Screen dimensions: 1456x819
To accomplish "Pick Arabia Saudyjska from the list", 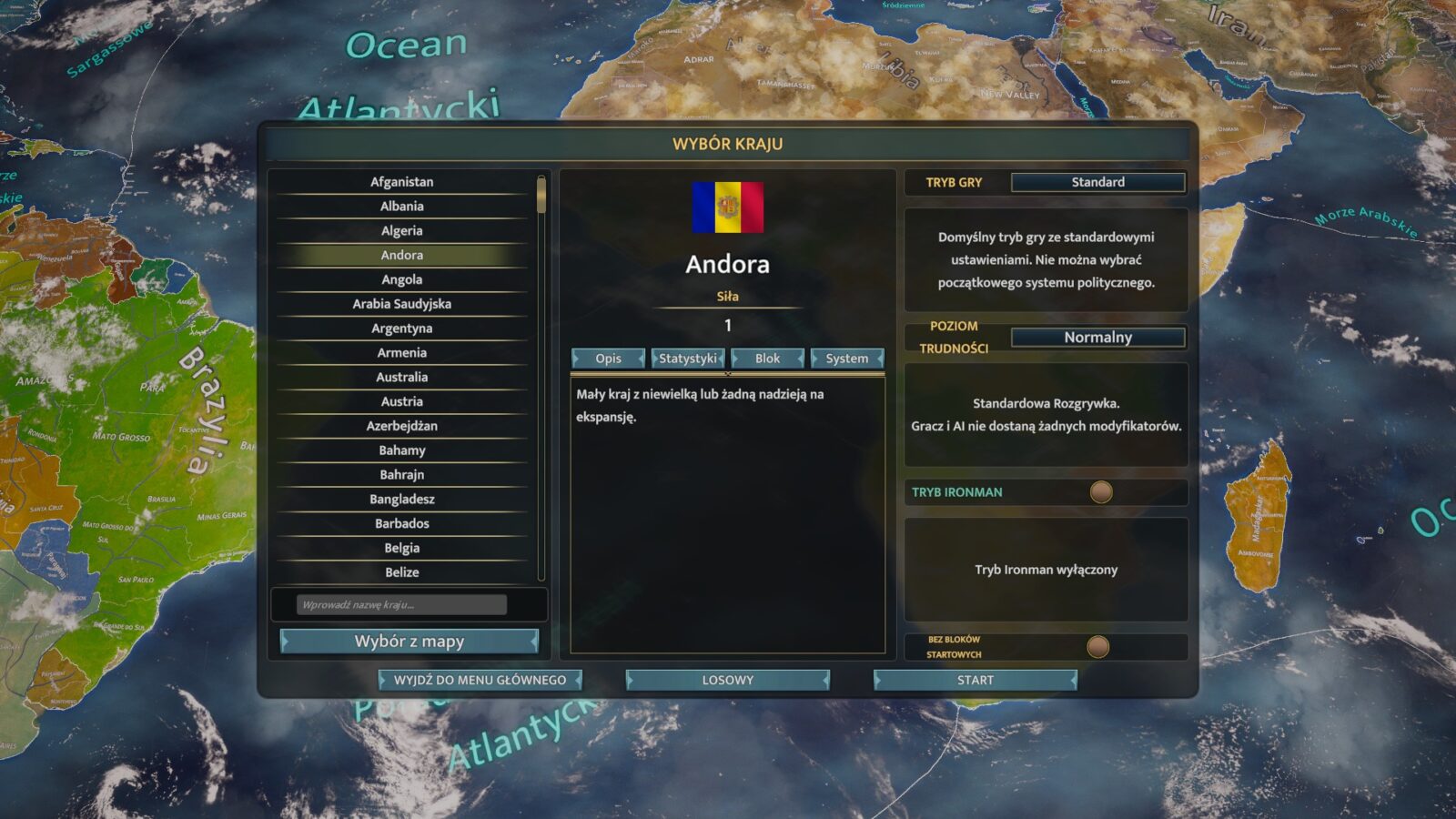I will [x=401, y=304].
